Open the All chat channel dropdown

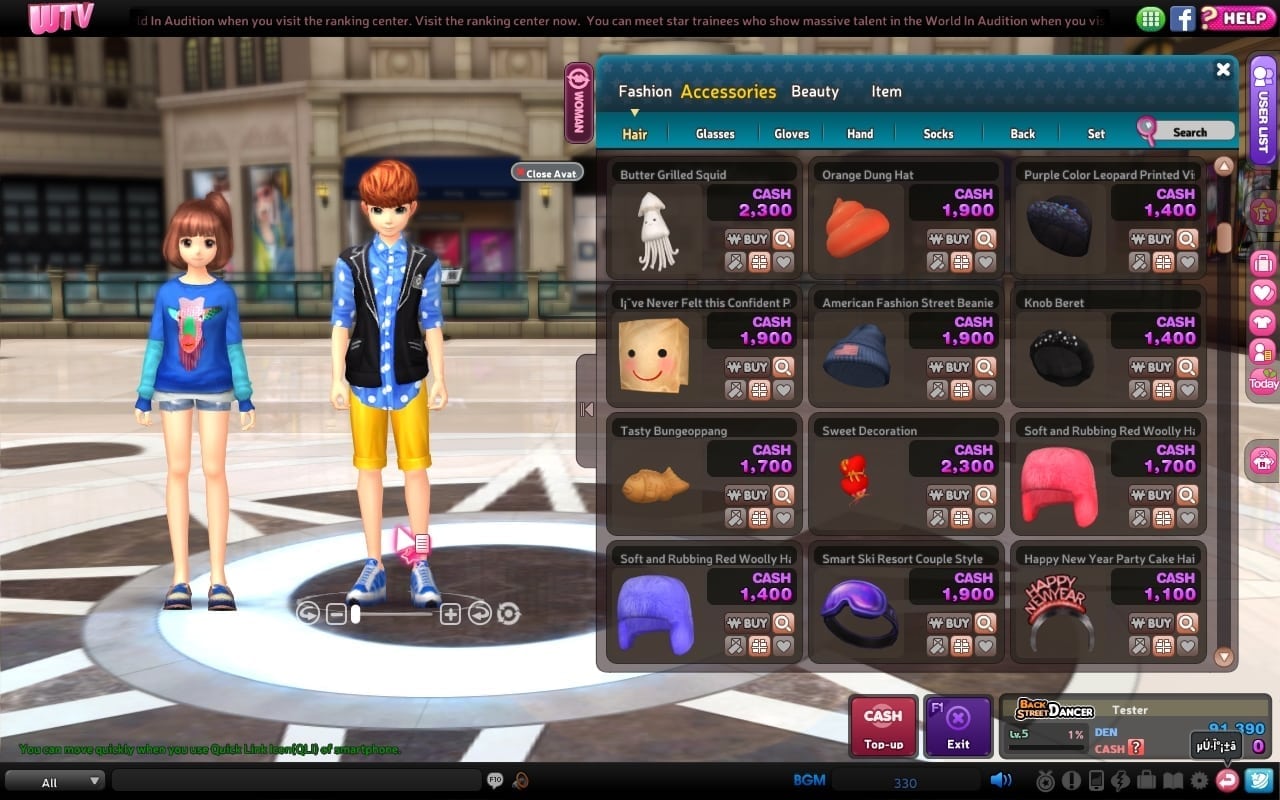click(56, 781)
